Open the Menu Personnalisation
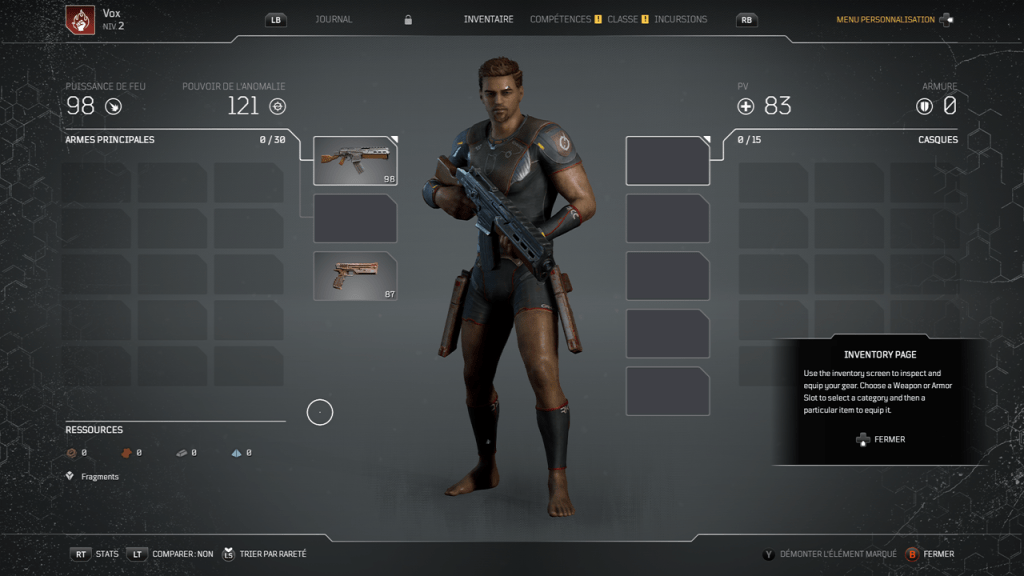Screen dimensions: 1024x576 pos(885,20)
